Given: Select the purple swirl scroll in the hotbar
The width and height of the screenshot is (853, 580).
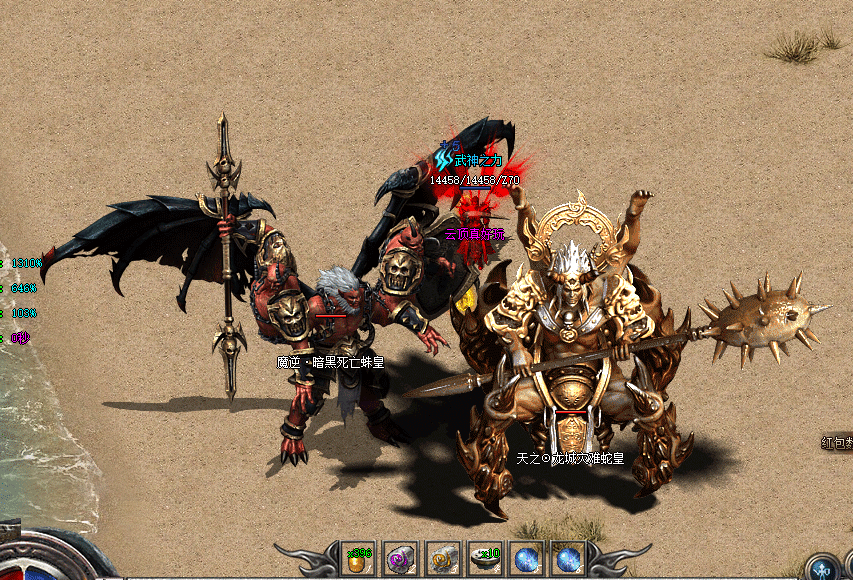Looking at the screenshot, I should coord(401,560).
